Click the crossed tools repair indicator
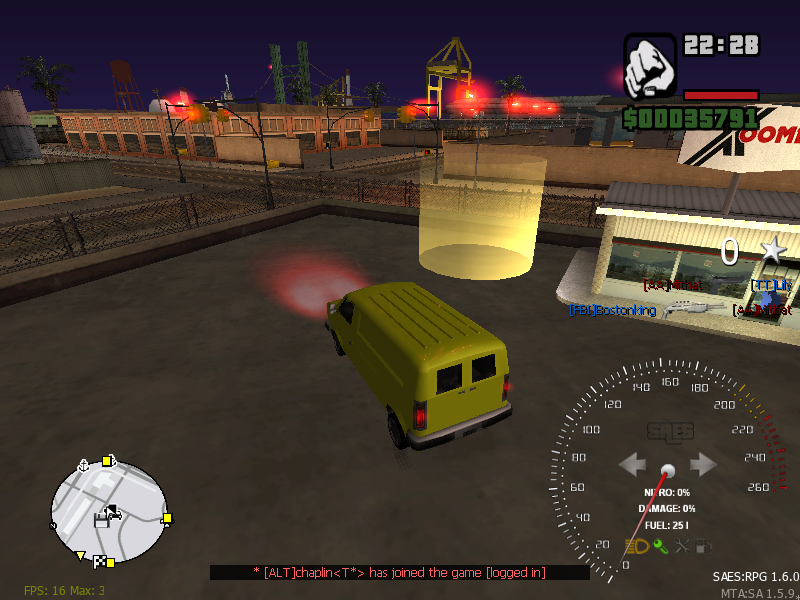The image size is (800, 600). (x=683, y=546)
